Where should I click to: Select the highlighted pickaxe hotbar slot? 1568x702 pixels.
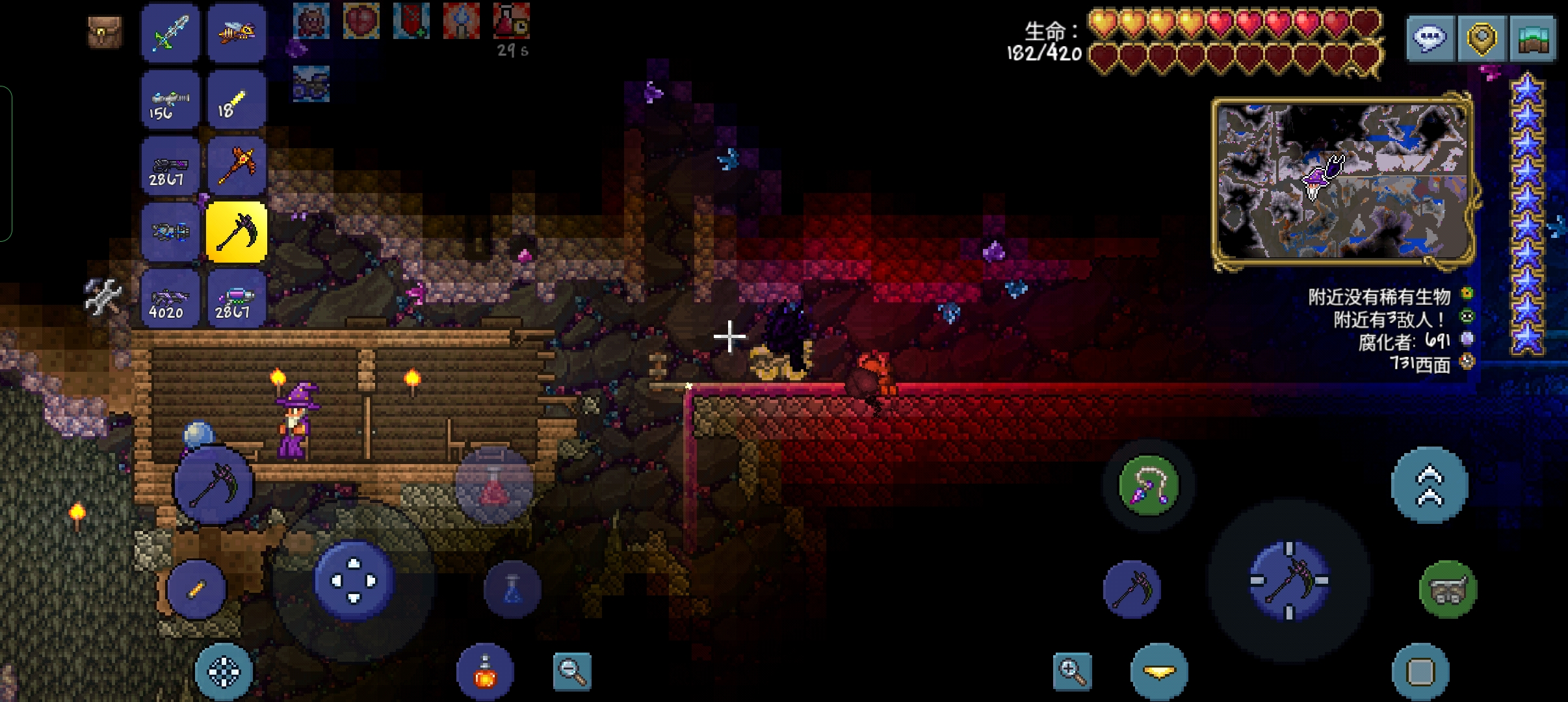tap(237, 232)
